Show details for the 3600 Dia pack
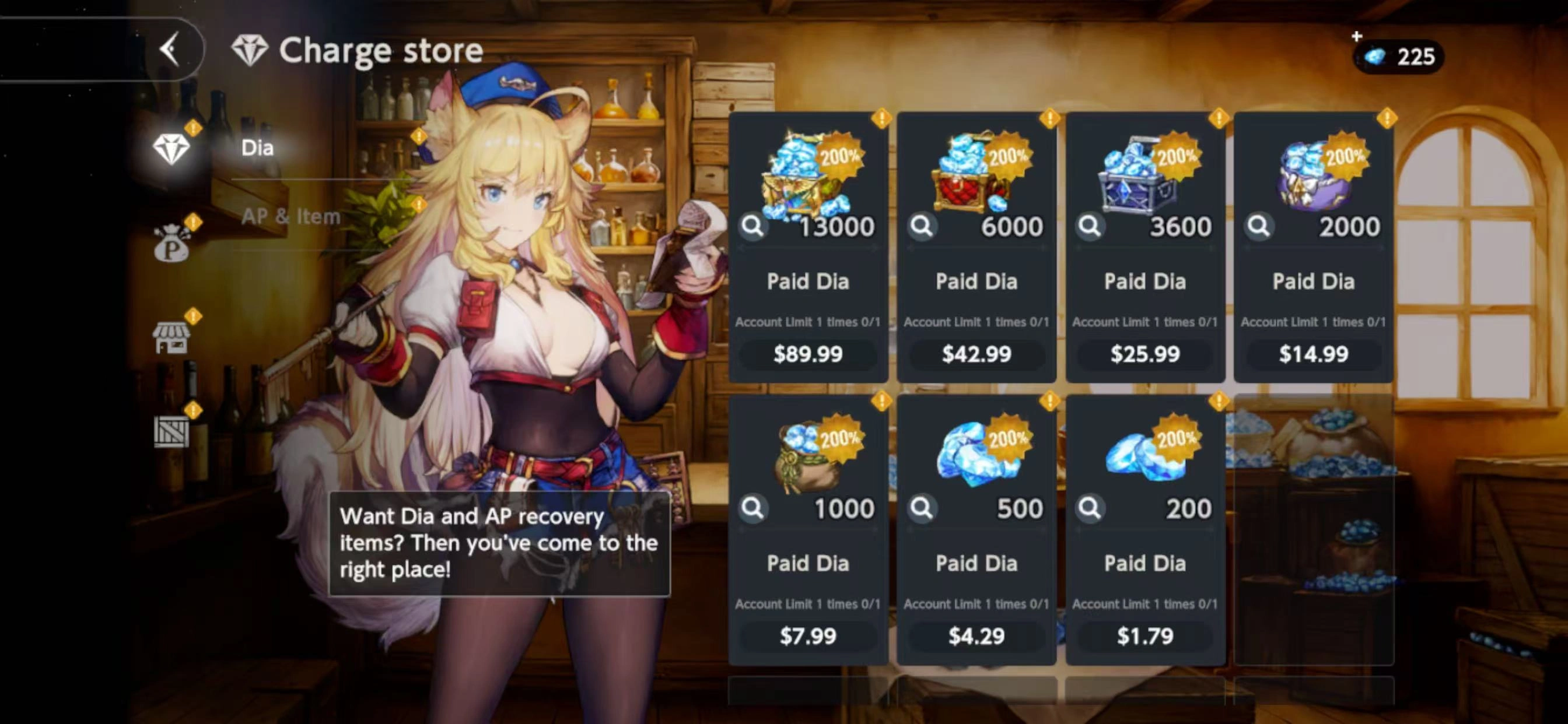Image resolution: width=1568 pixels, height=724 pixels. (1090, 226)
